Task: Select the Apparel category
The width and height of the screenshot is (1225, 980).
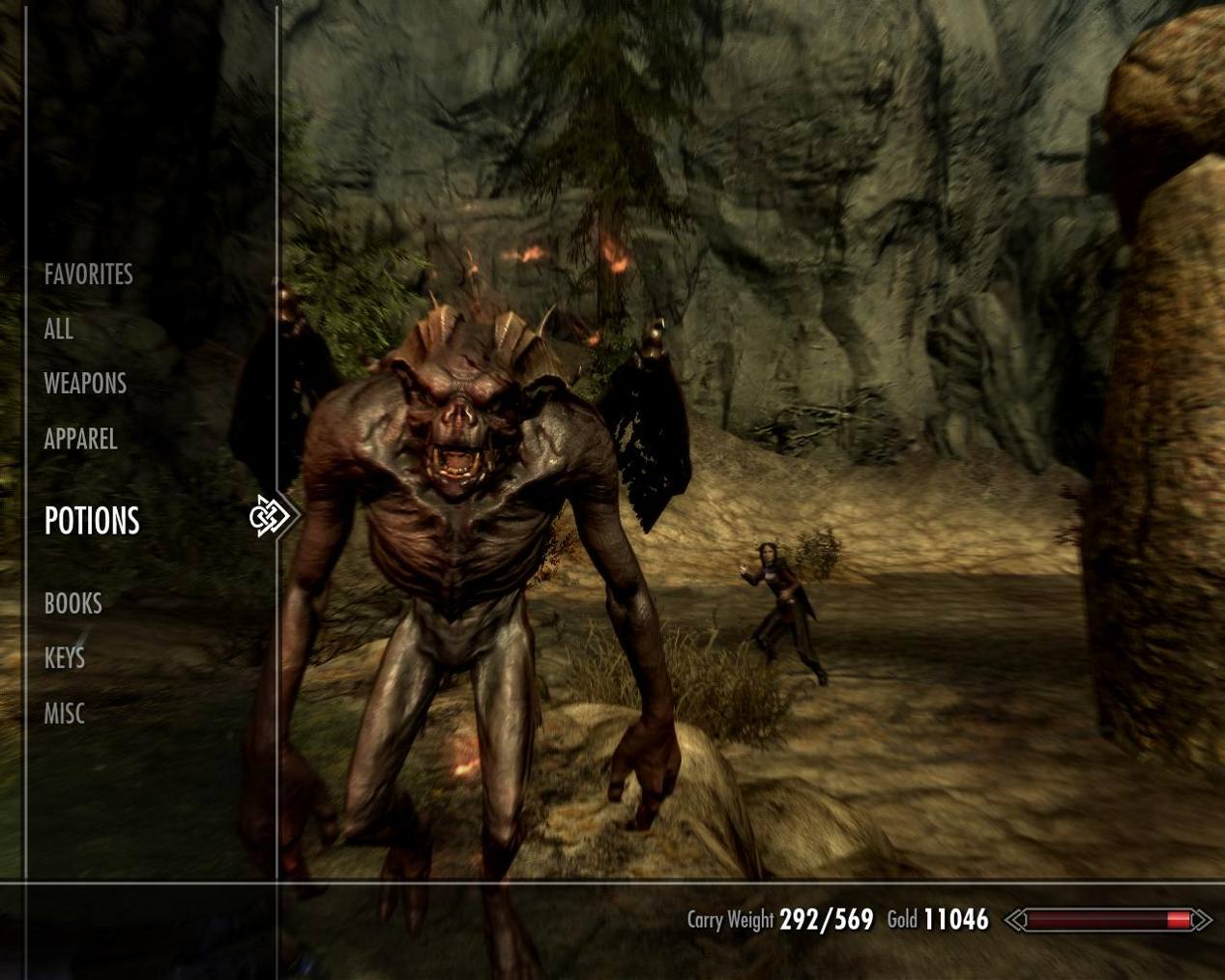Action: [80, 439]
